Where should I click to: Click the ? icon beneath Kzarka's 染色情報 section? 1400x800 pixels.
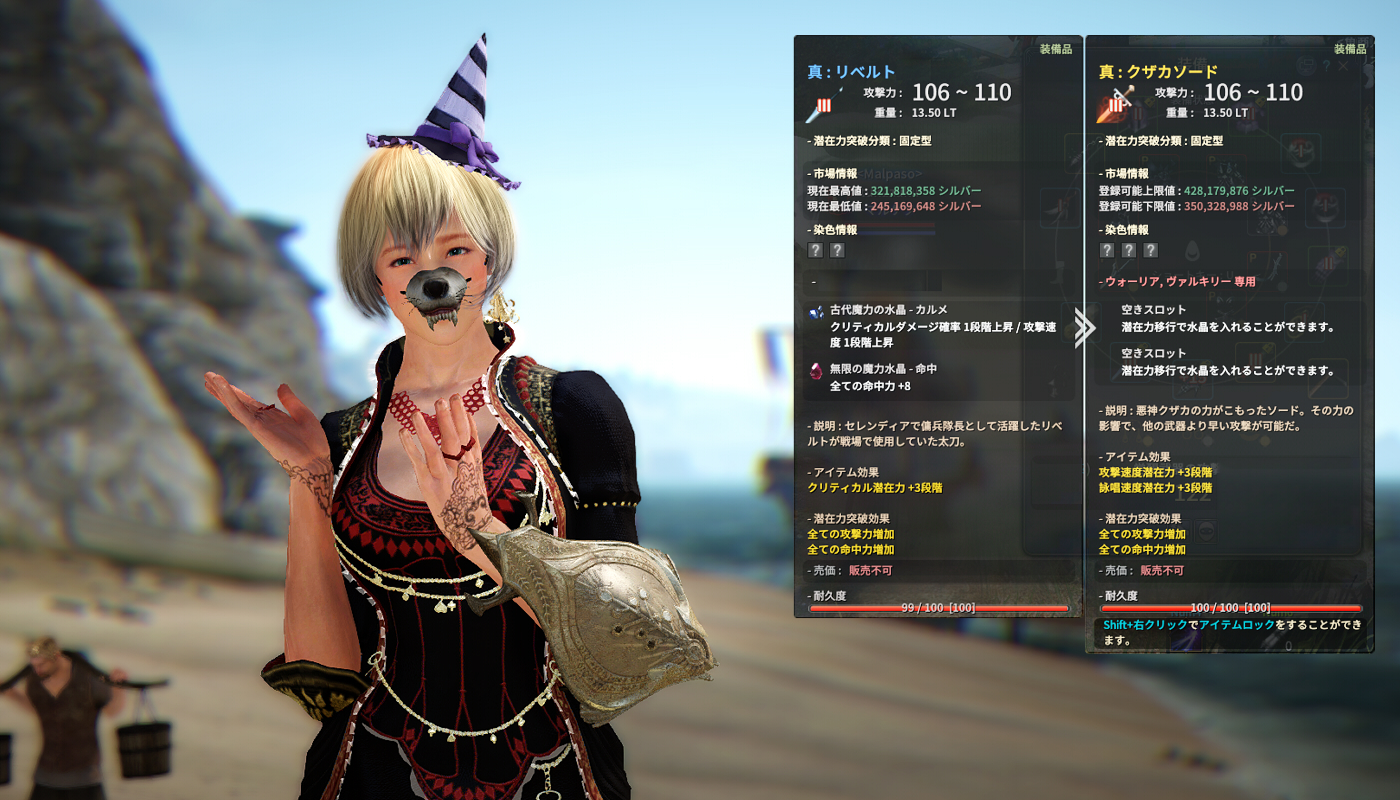(x=1107, y=249)
